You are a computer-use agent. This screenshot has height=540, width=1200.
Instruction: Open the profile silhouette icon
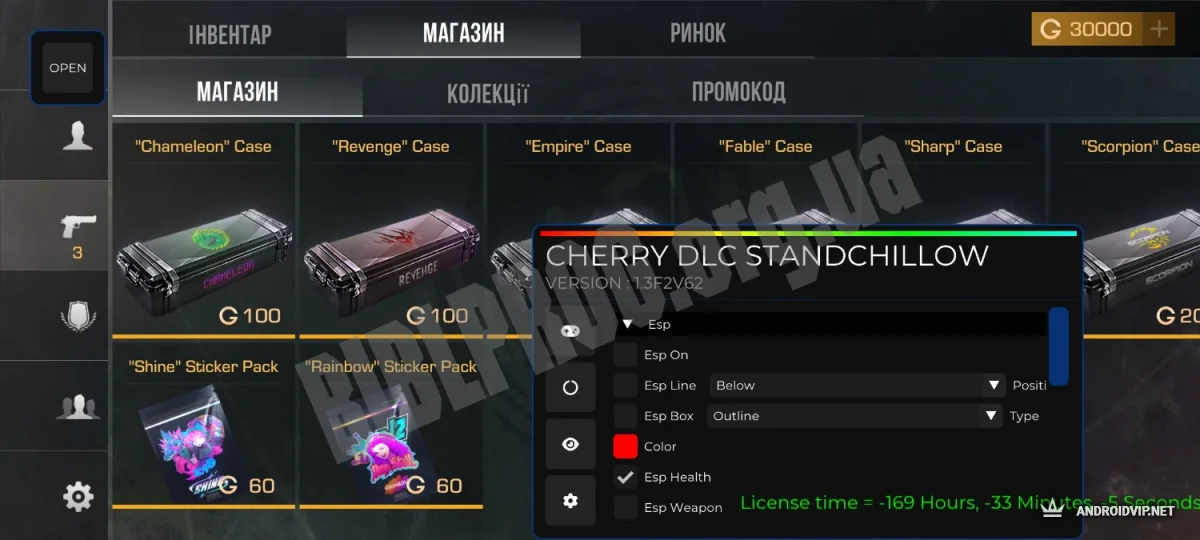[77, 135]
